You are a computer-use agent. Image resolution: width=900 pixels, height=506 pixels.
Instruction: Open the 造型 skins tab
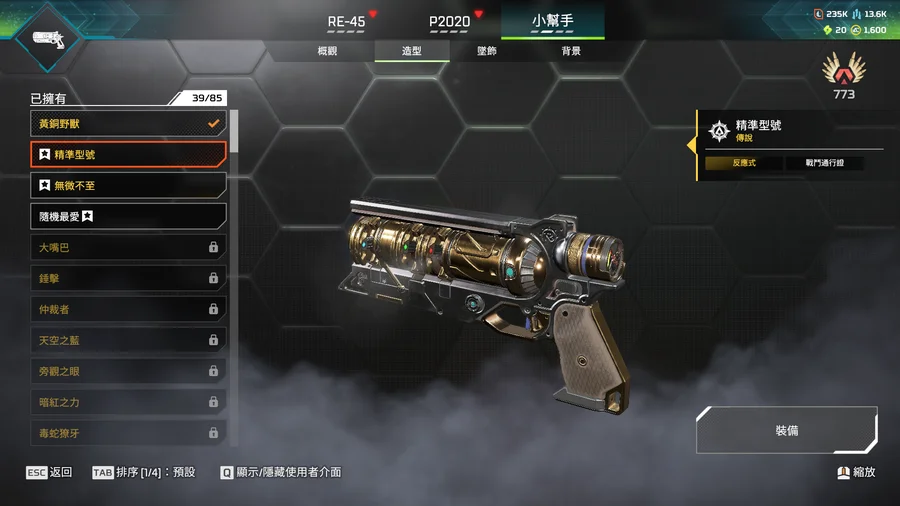point(412,51)
